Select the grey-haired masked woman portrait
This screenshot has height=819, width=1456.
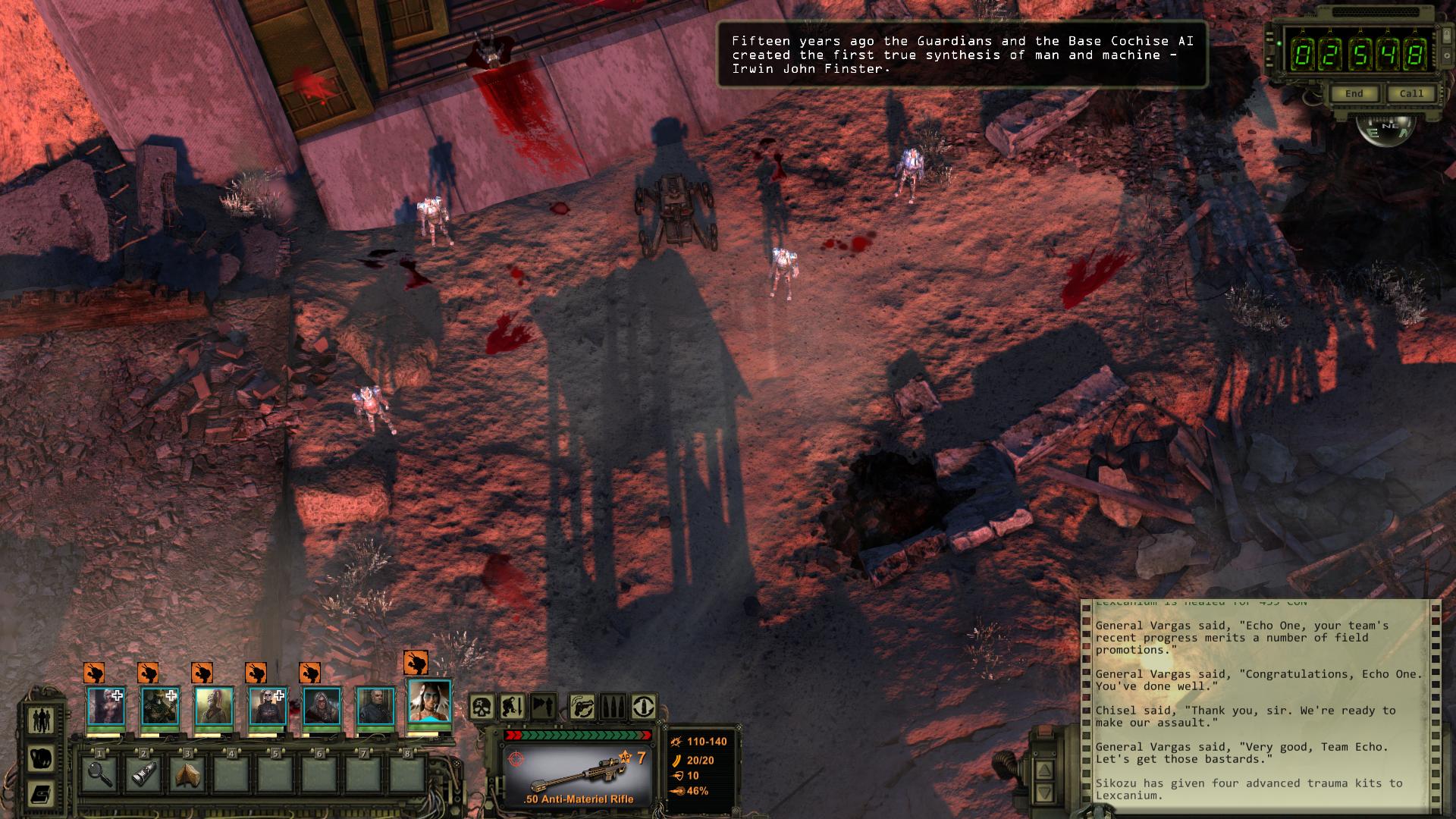[322, 707]
